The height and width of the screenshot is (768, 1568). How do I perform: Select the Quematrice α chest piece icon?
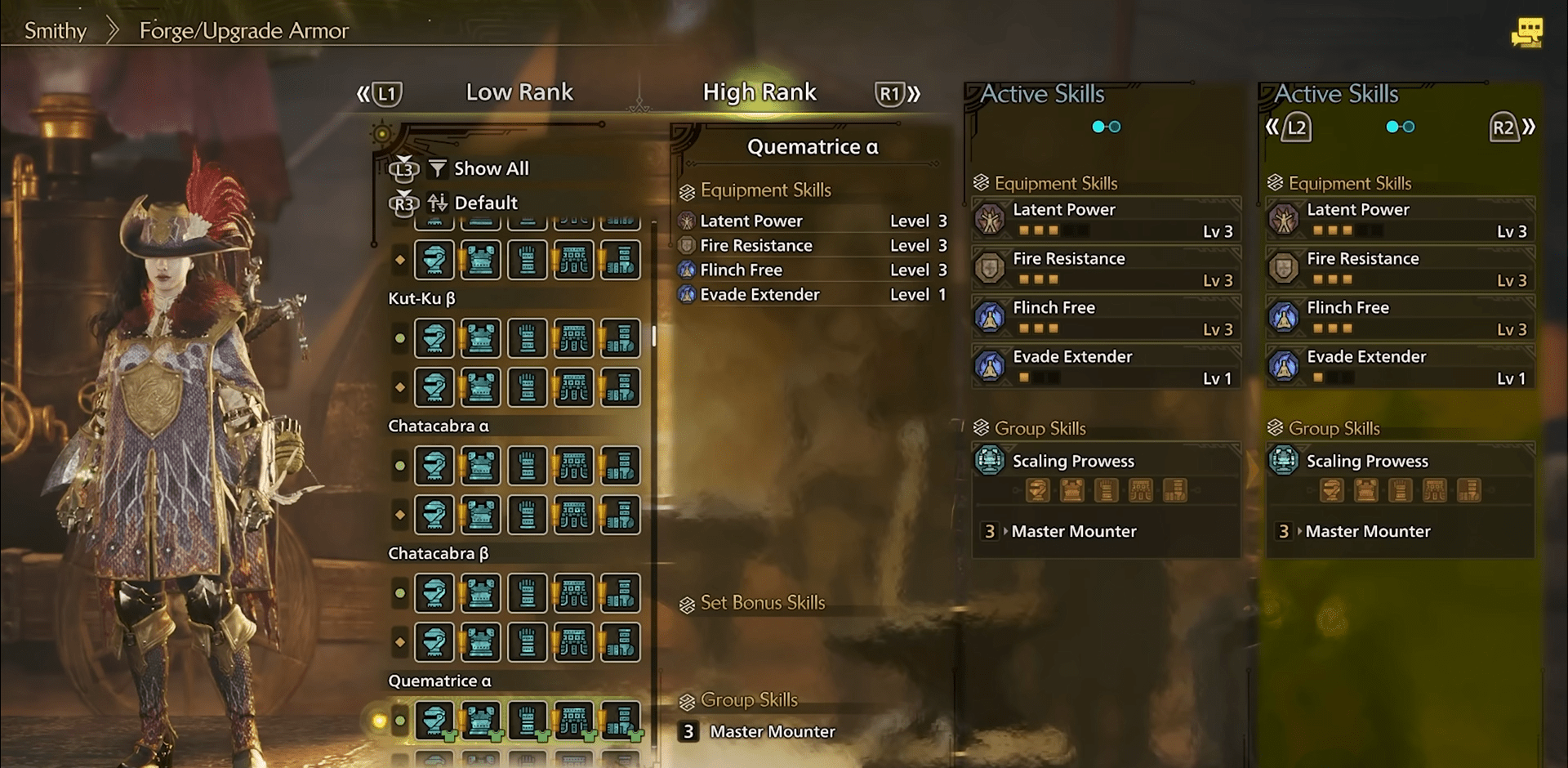[x=480, y=721]
